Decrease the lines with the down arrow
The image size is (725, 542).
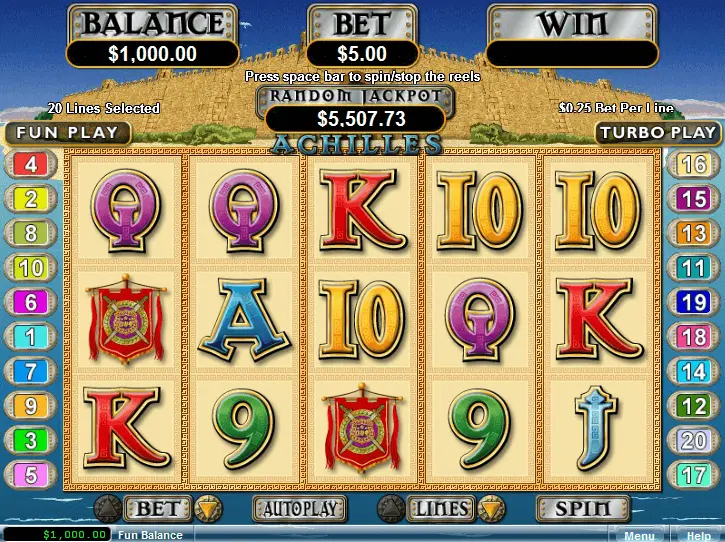[x=493, y=509]
